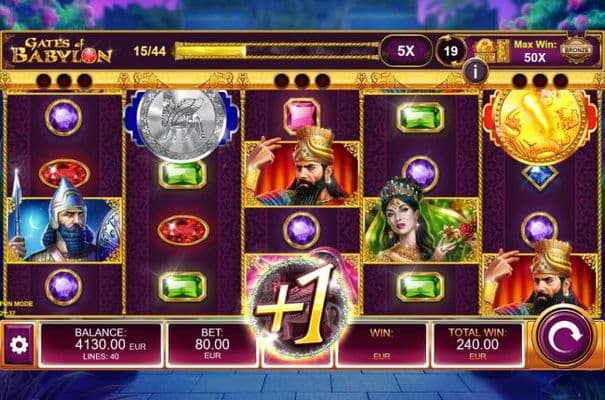Click the Bronze badge icon

click(574, 50)
